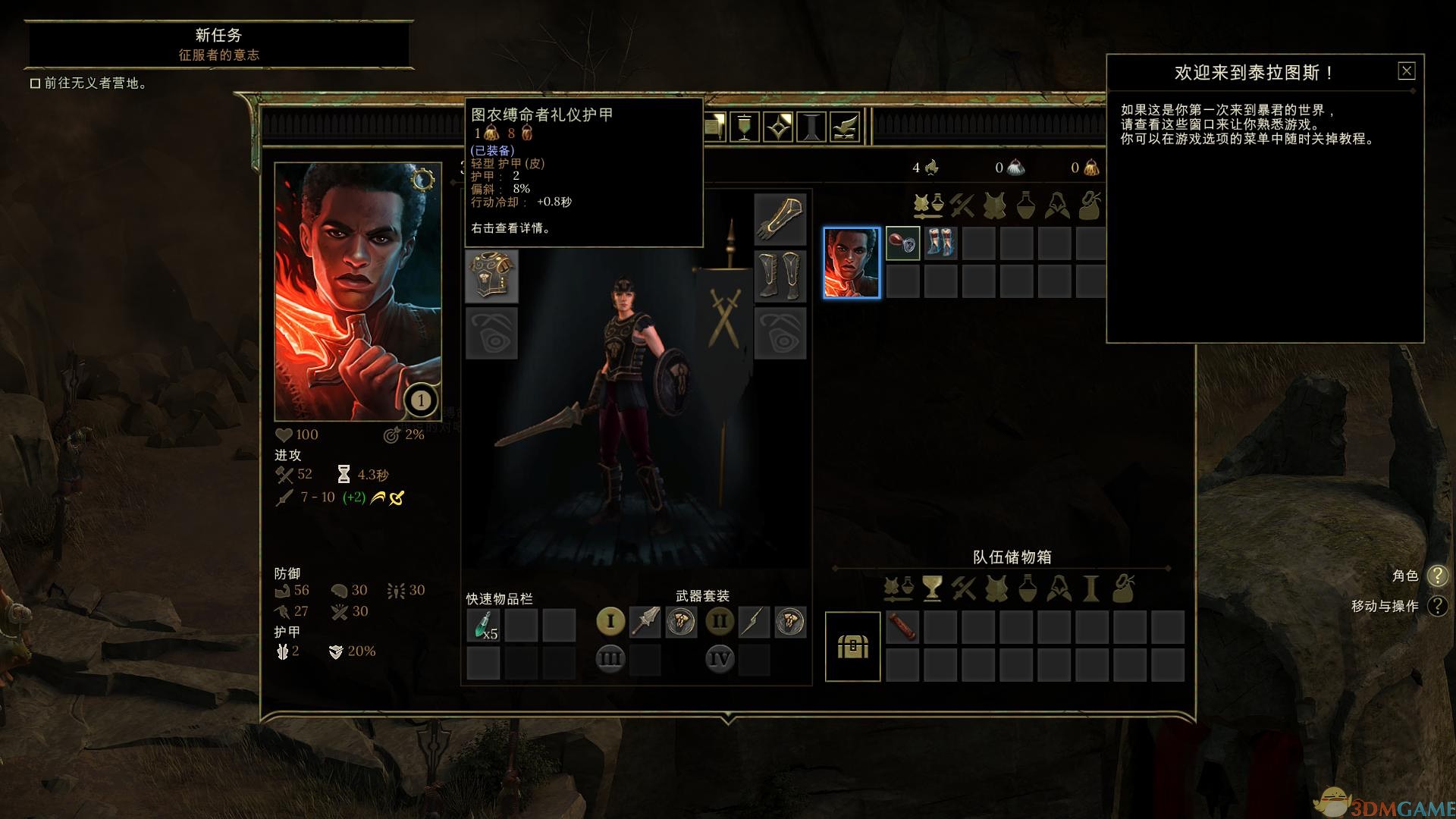Activate weapon set I
The image size is (1456, 819).
(610, 621)
